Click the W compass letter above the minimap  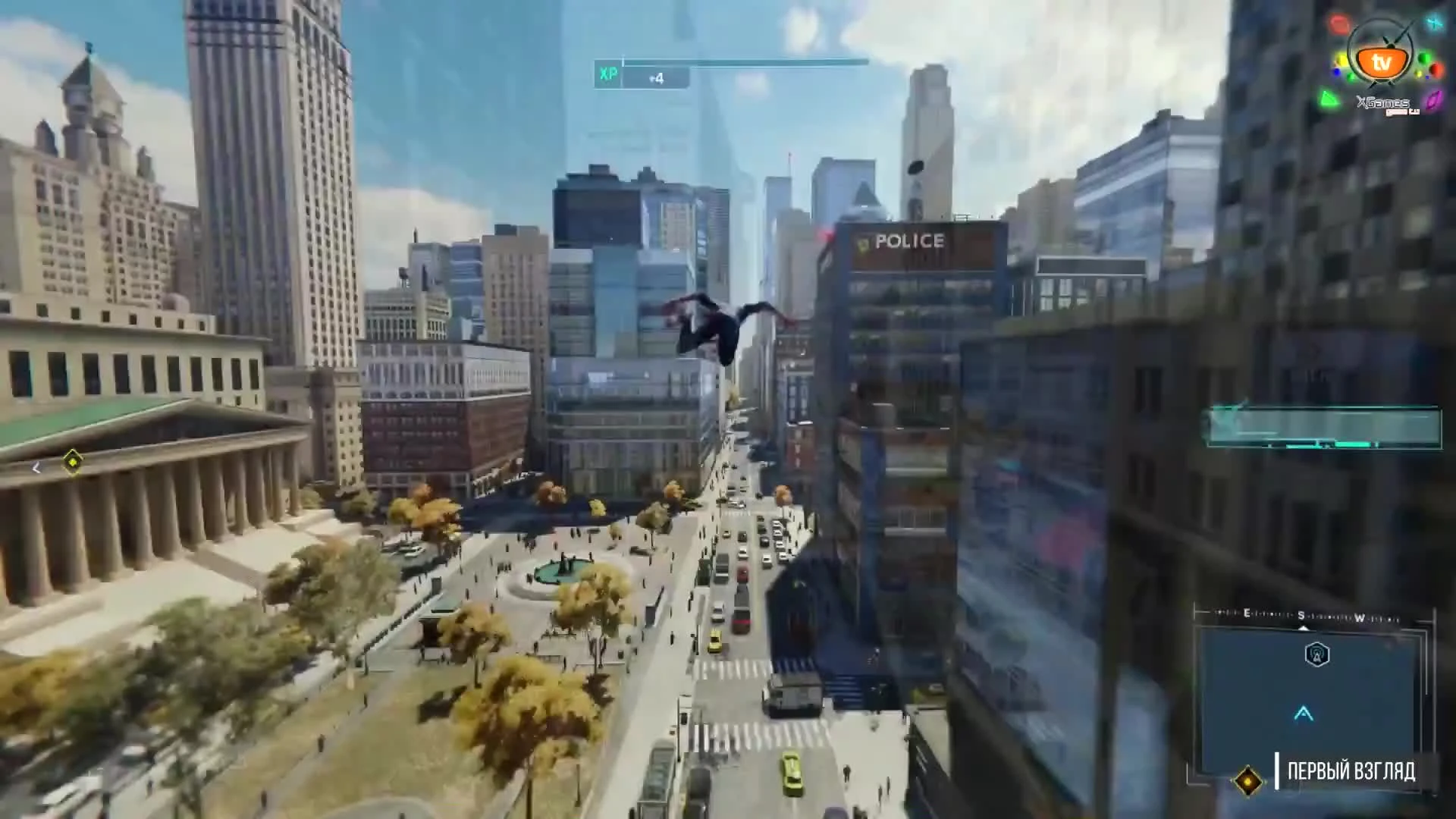pyautogui.click(x=1360, y=617)
